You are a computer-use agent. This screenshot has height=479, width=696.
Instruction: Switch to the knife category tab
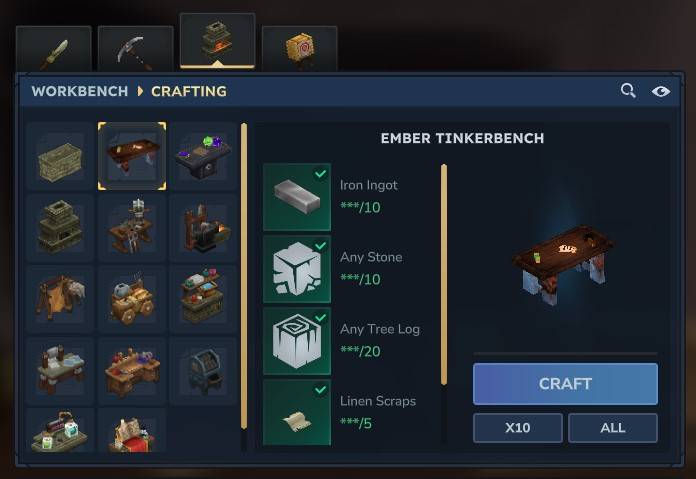(x=53, y=49)
